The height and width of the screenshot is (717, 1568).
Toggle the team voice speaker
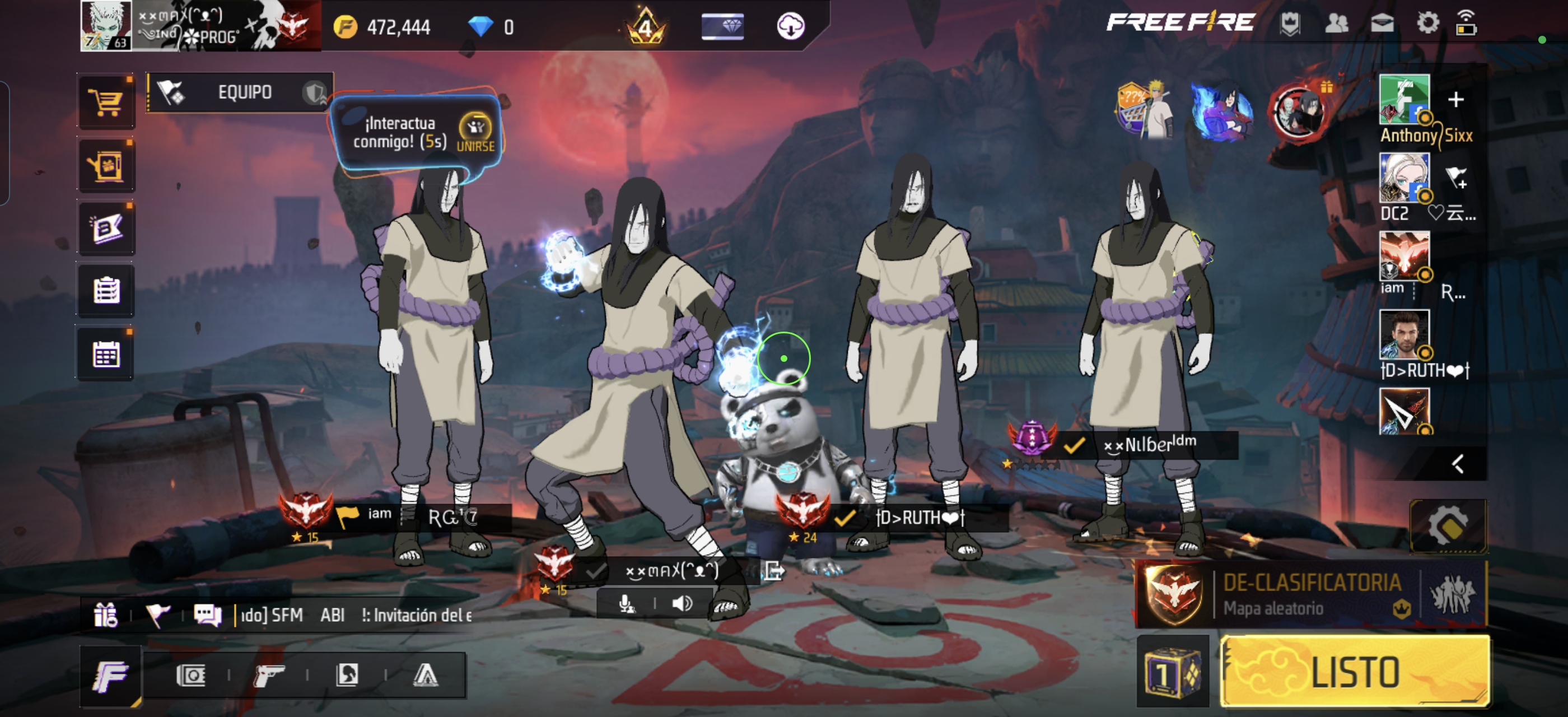(682, 603)
